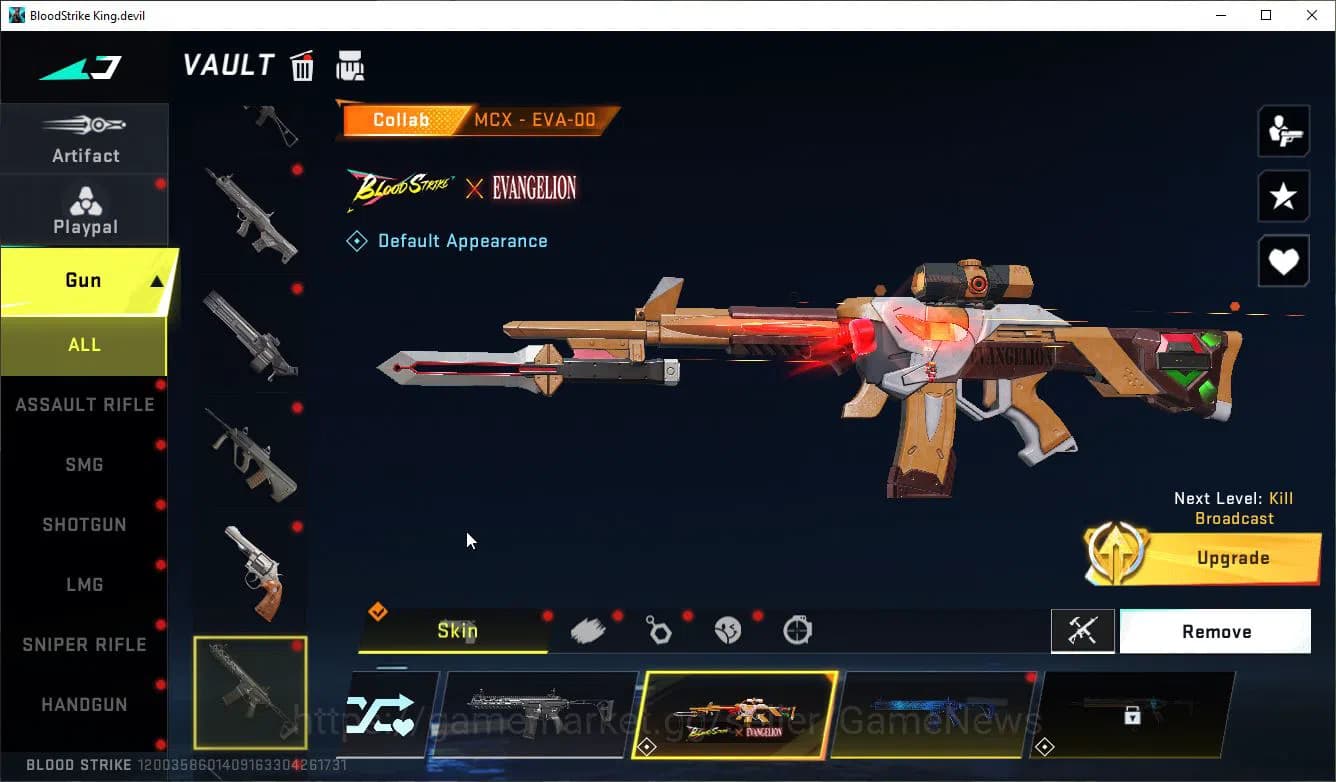Select the Evangelion collab skin thumbnail

point(733,714)
